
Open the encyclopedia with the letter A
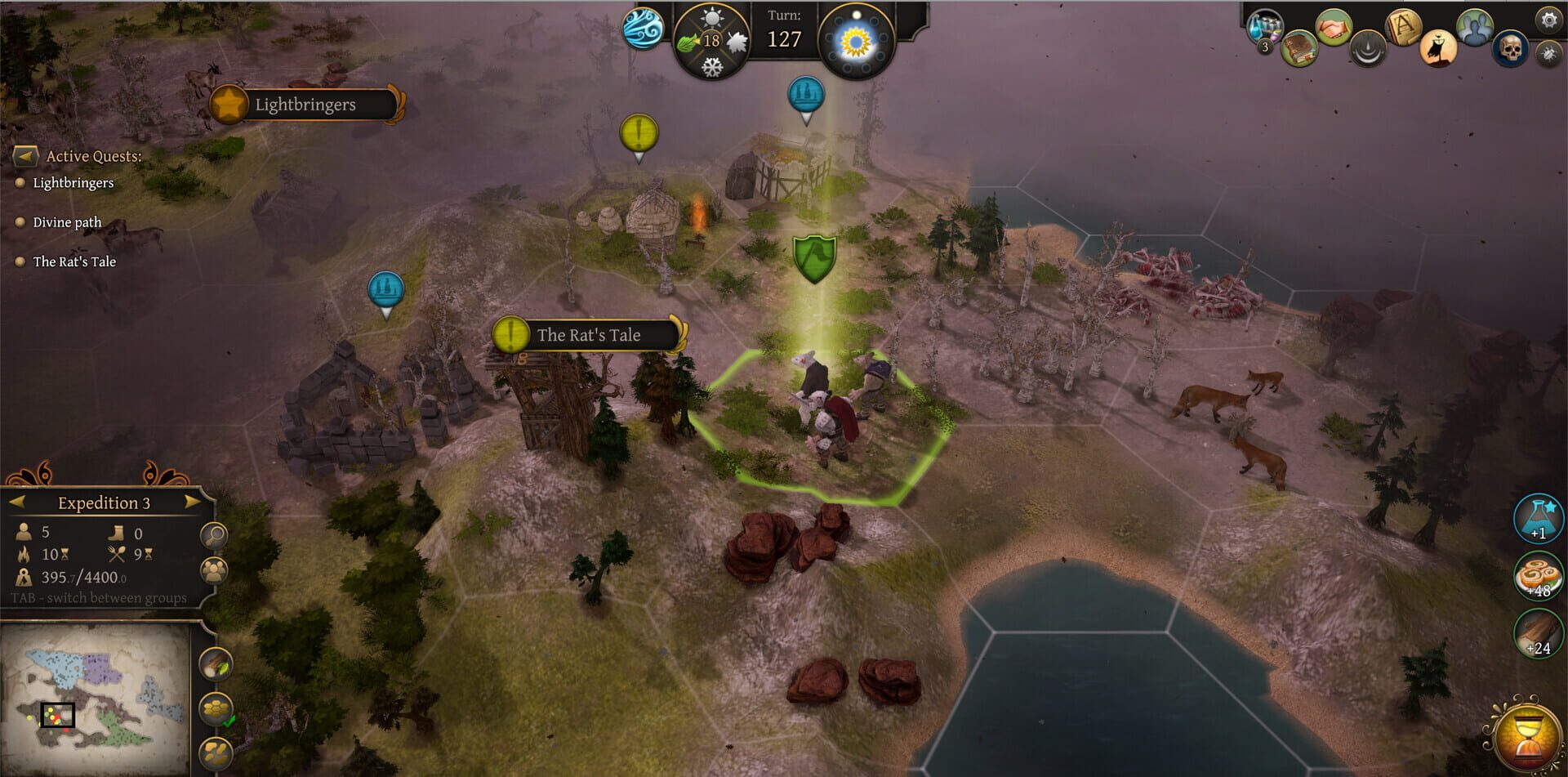1403,26
